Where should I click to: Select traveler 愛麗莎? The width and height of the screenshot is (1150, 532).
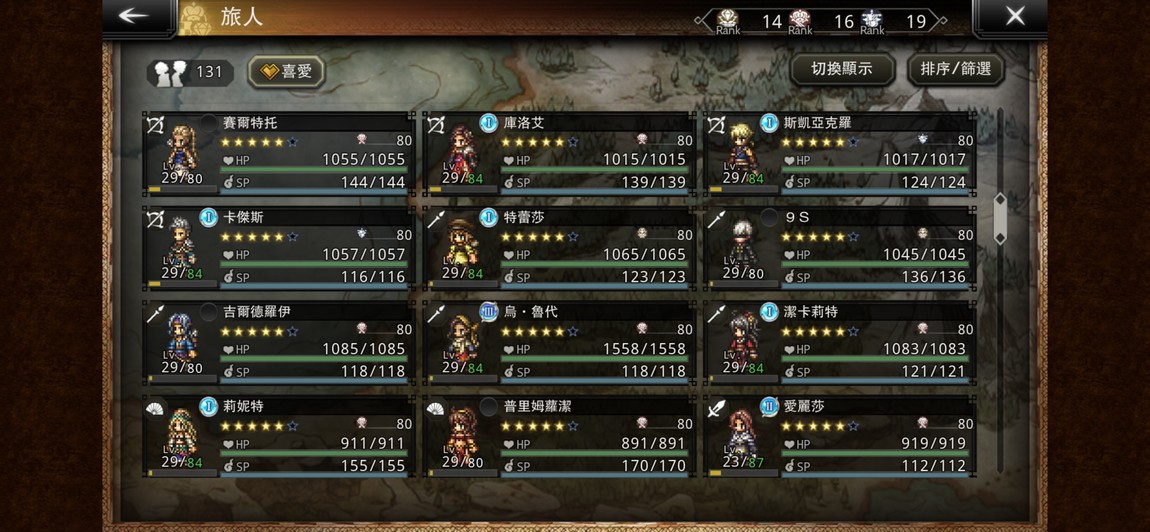click(x=839, y=437)
